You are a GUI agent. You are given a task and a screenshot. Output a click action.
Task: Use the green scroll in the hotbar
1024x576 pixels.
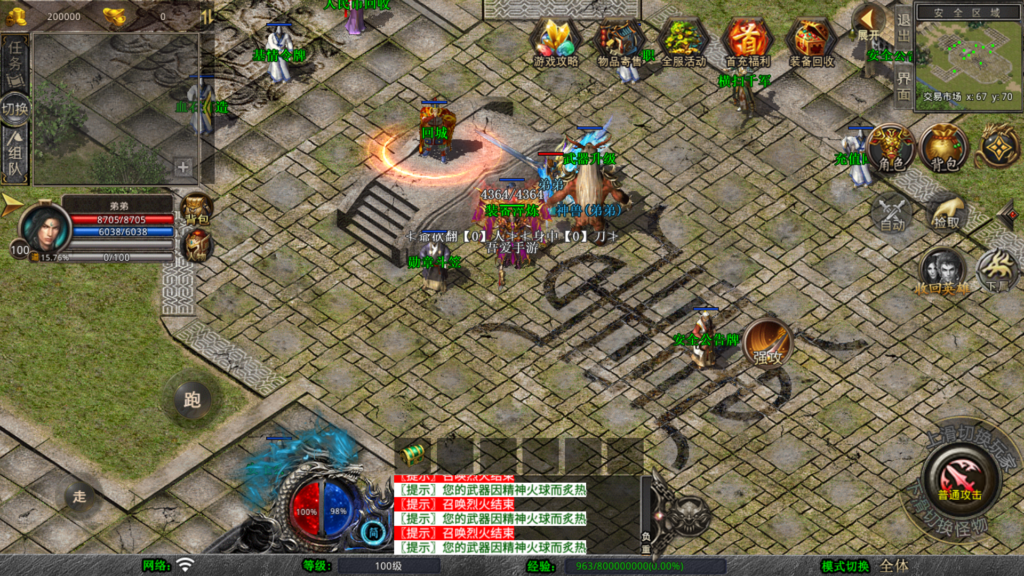414,453
